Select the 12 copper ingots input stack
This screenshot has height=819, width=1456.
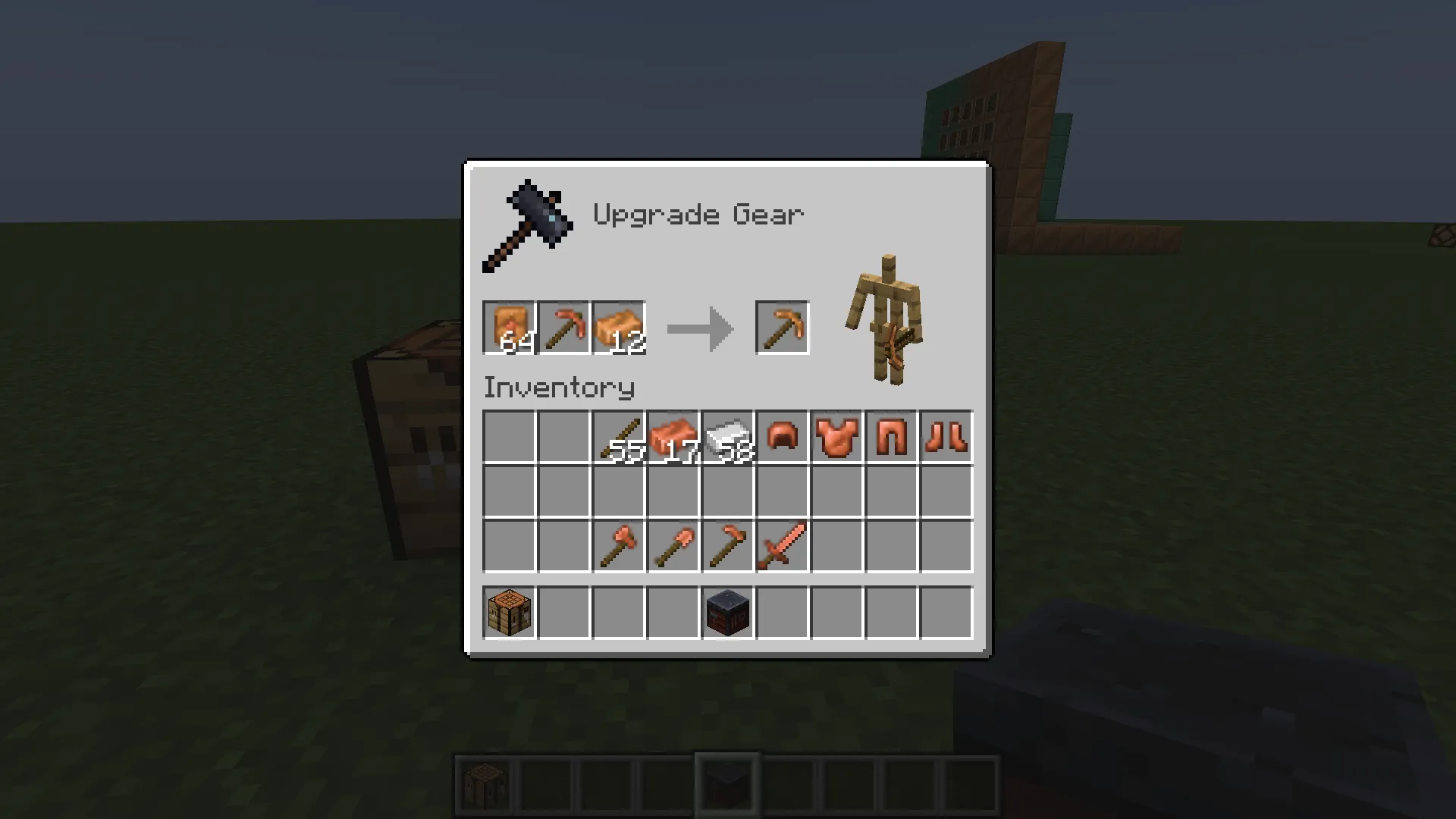(x=618, y=328)
